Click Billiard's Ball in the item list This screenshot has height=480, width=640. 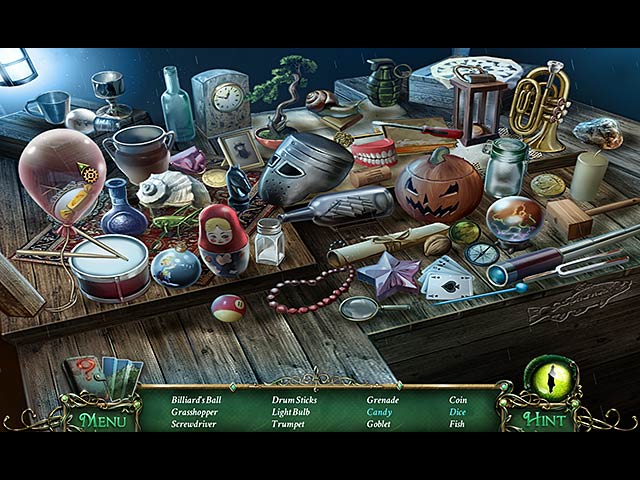pyautogui.click(x=198, y=400)
